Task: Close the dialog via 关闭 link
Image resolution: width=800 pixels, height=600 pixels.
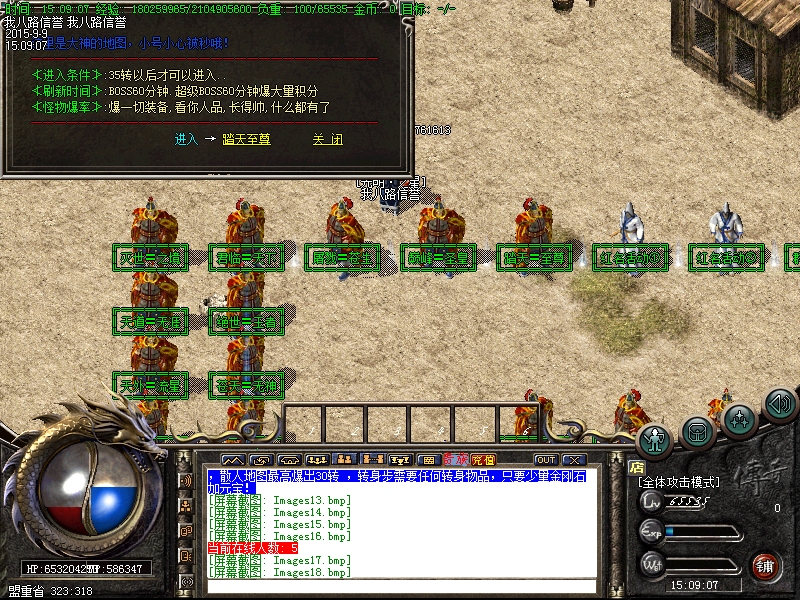Action: pos(327,140)
